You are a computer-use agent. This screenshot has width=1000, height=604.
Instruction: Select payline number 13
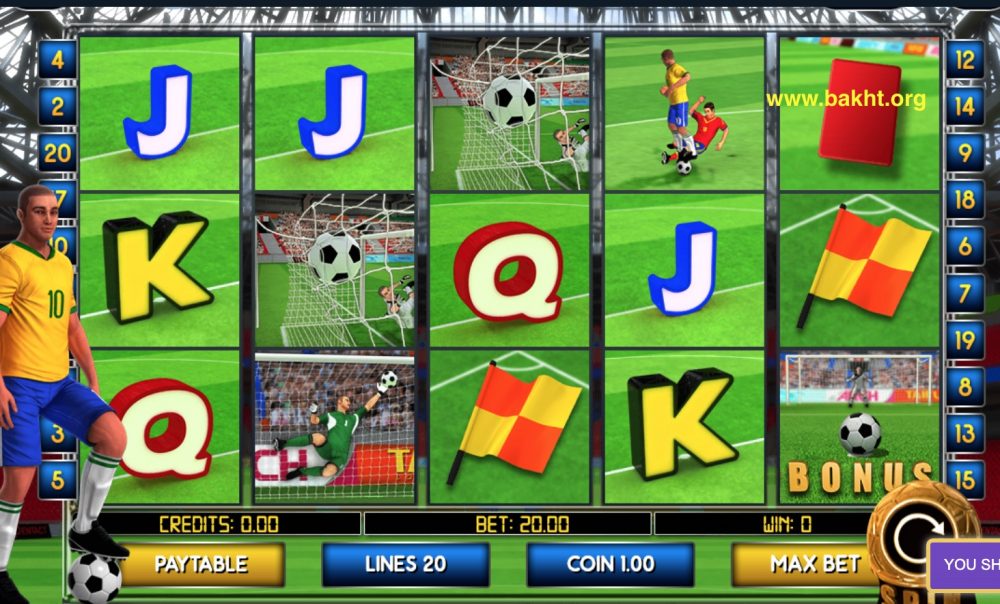[x=964, y=434]
